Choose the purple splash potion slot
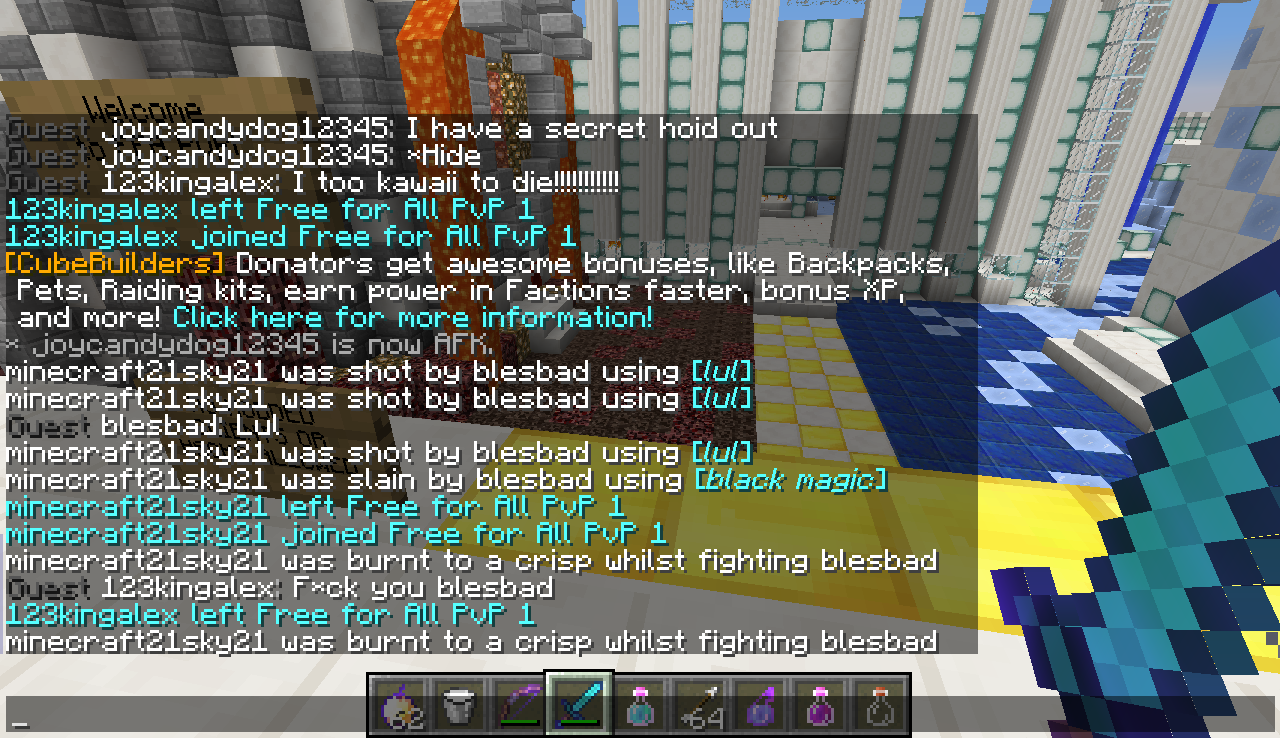 [758, 704]
